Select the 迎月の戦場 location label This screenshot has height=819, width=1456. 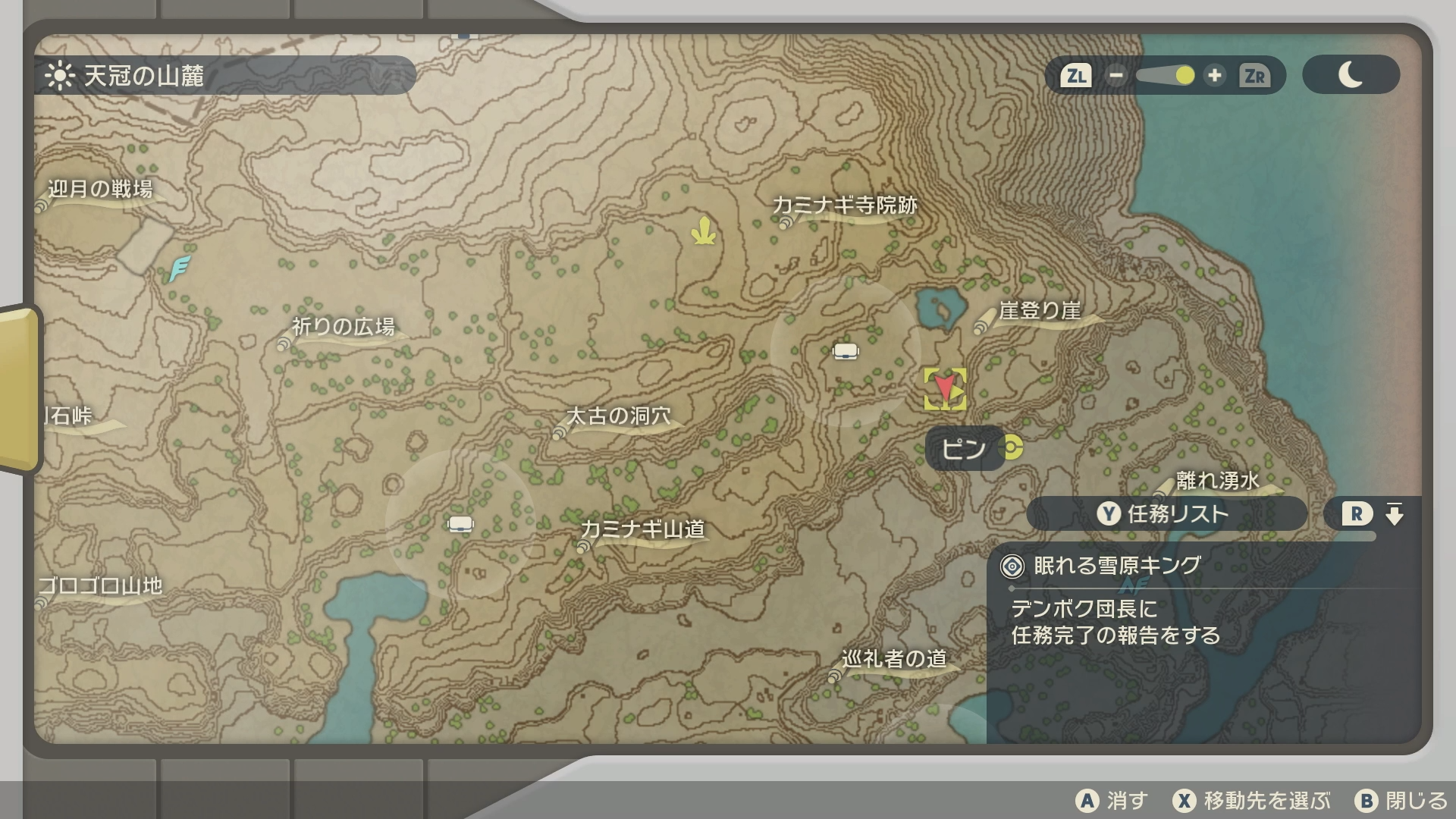[x=99, y=189]
